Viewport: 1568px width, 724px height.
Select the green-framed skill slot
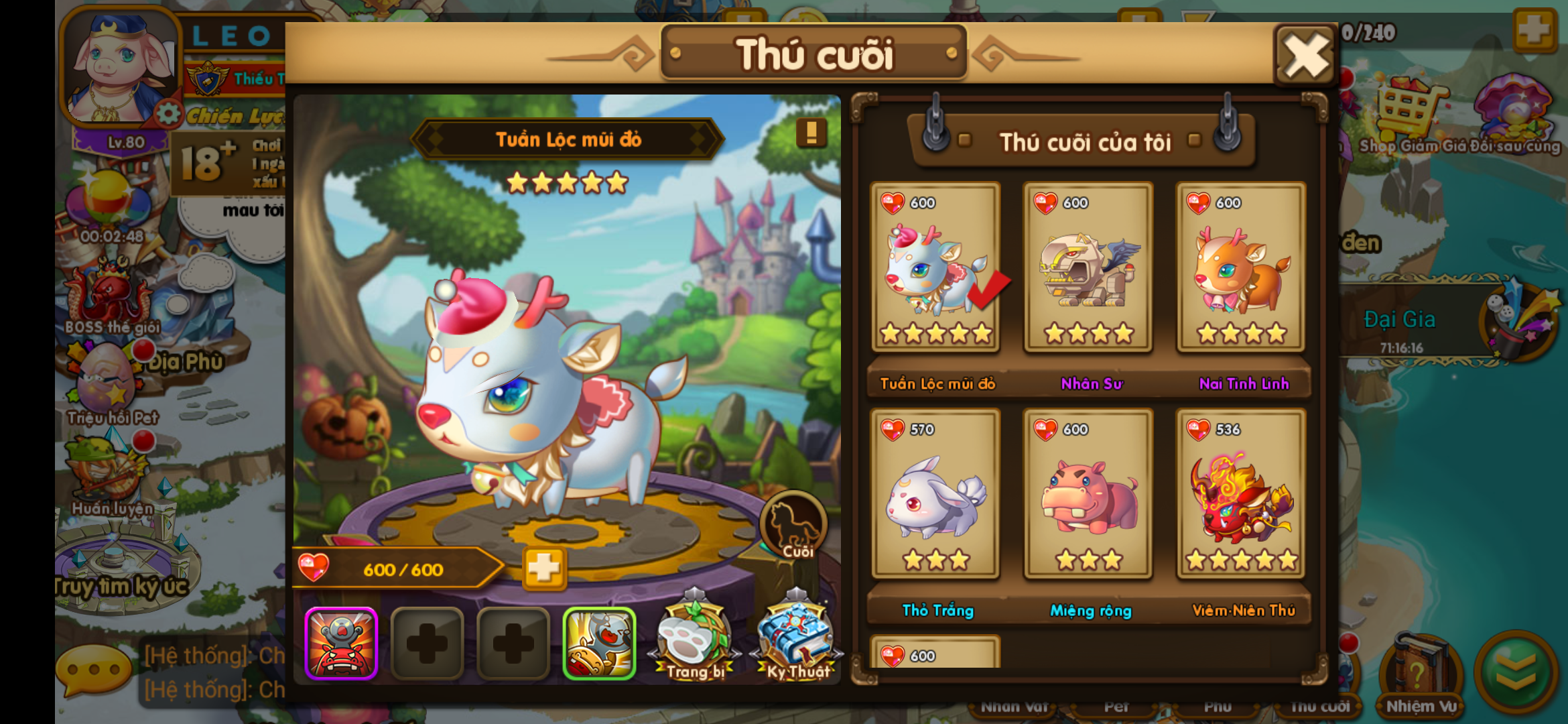point(599,644)
